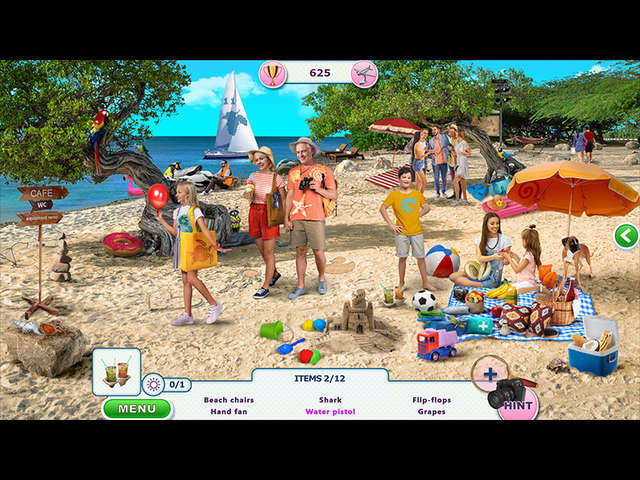Pick "Flip-flops" in the item list

pos(432,399)
